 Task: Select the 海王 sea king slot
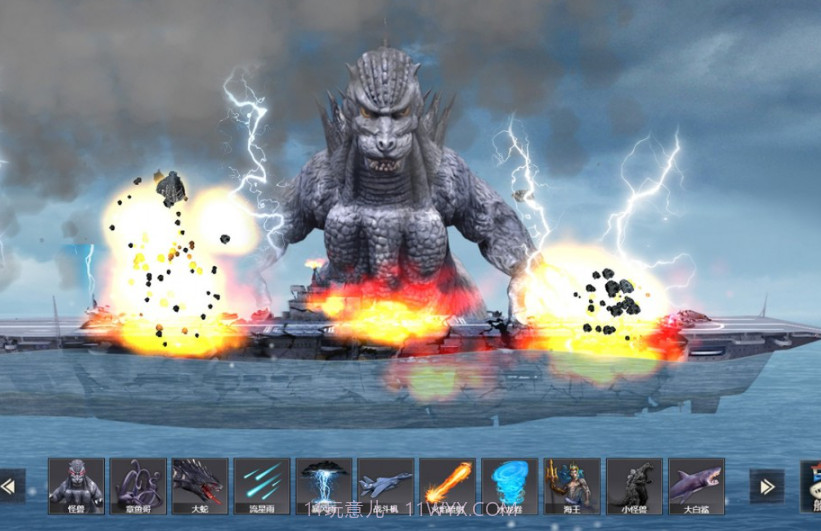coord(572,486)
